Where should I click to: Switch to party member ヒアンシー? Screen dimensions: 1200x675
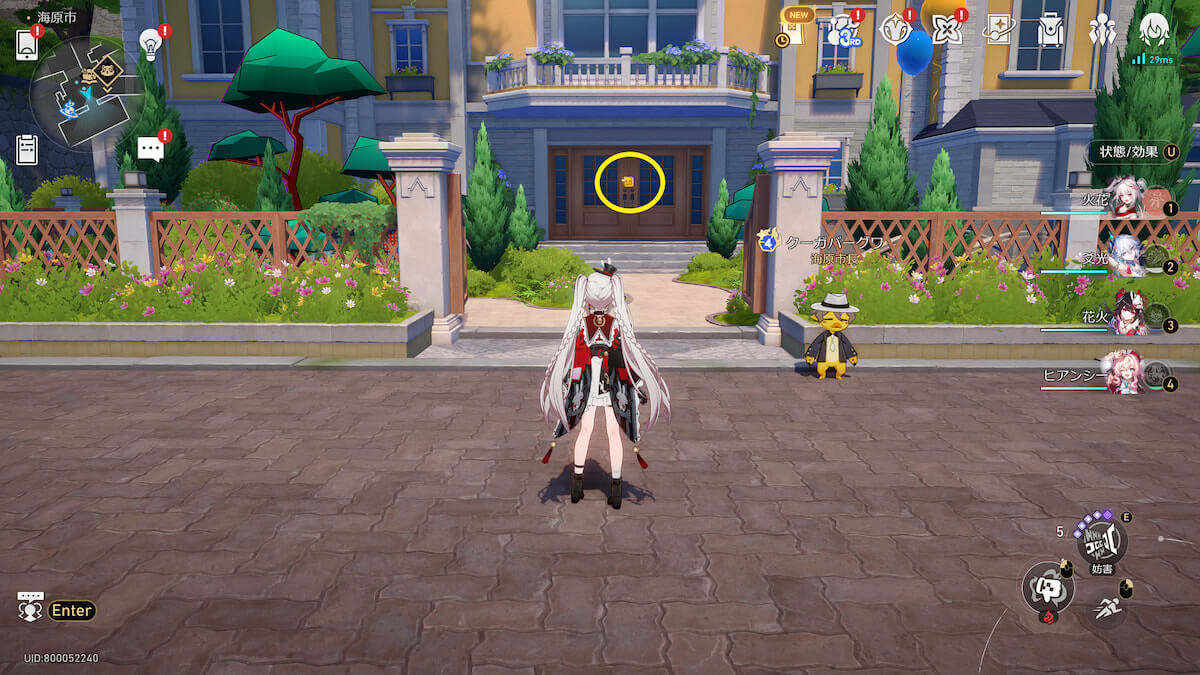pos(1128,377)
